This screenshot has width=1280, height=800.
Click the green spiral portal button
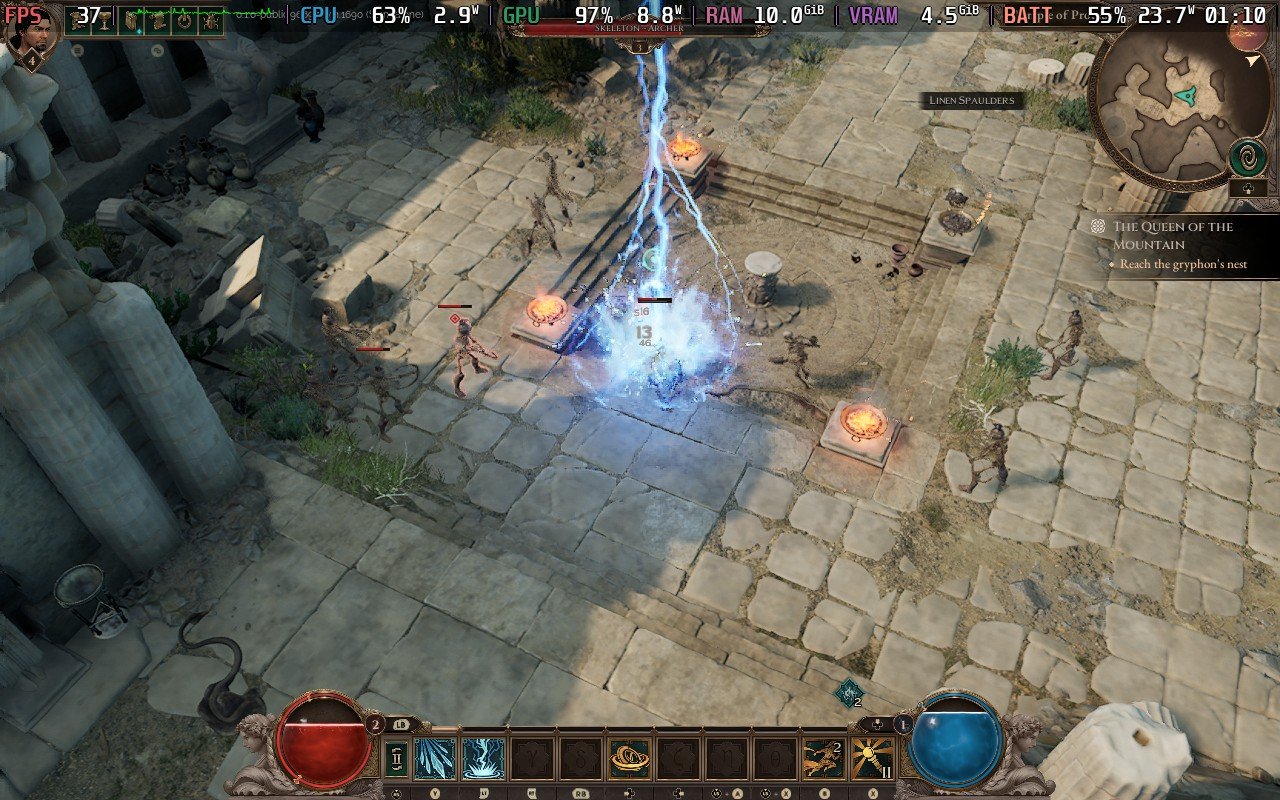coord(1249,157)
